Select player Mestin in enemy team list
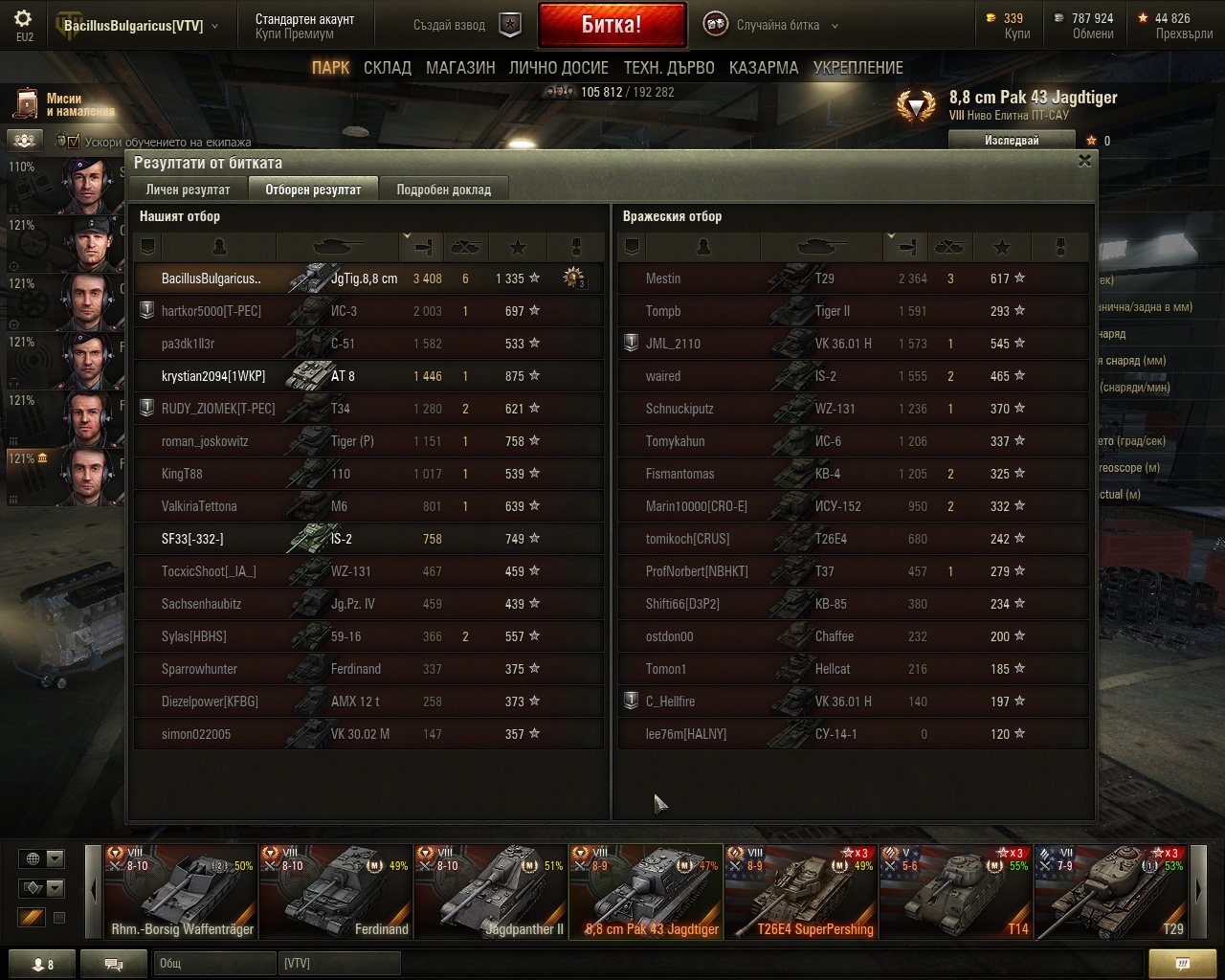Viewport: 1225px width, 980px height. click(x=663, y=278)
